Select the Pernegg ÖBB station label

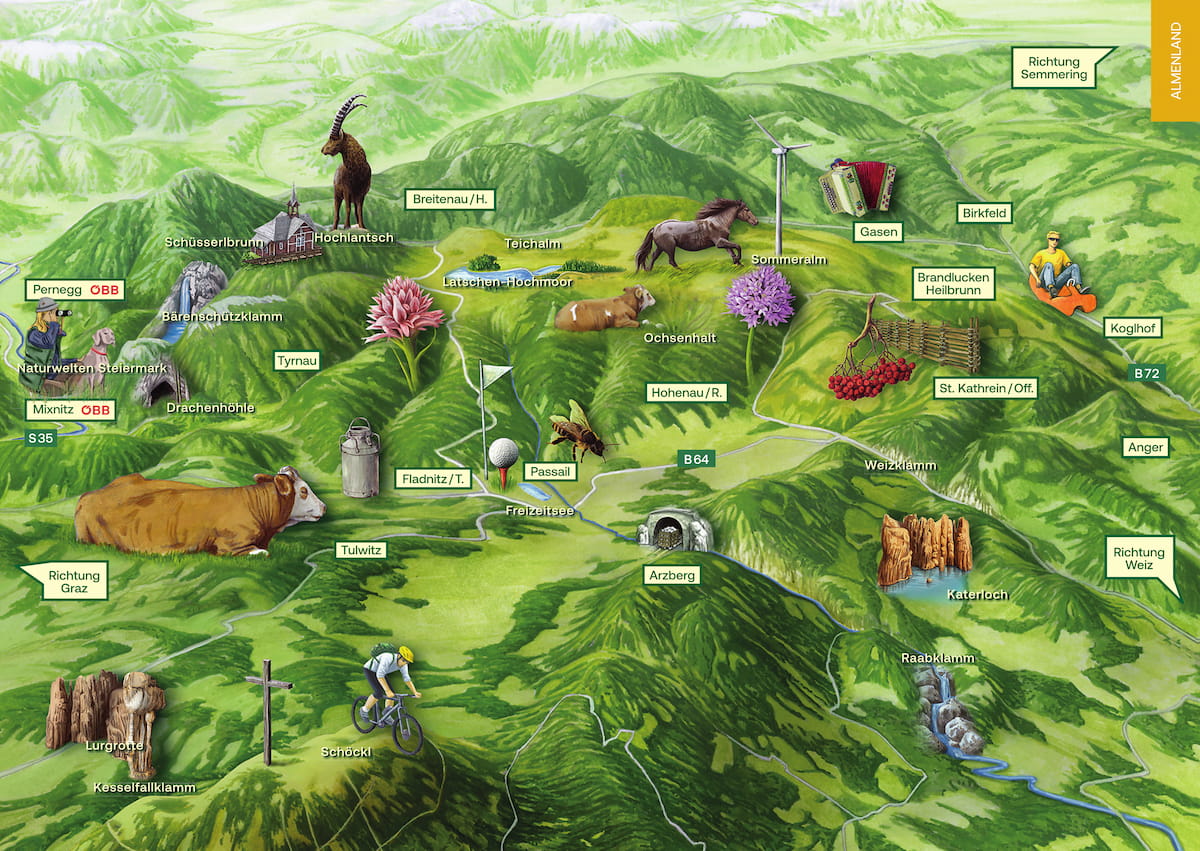(75, 290)
